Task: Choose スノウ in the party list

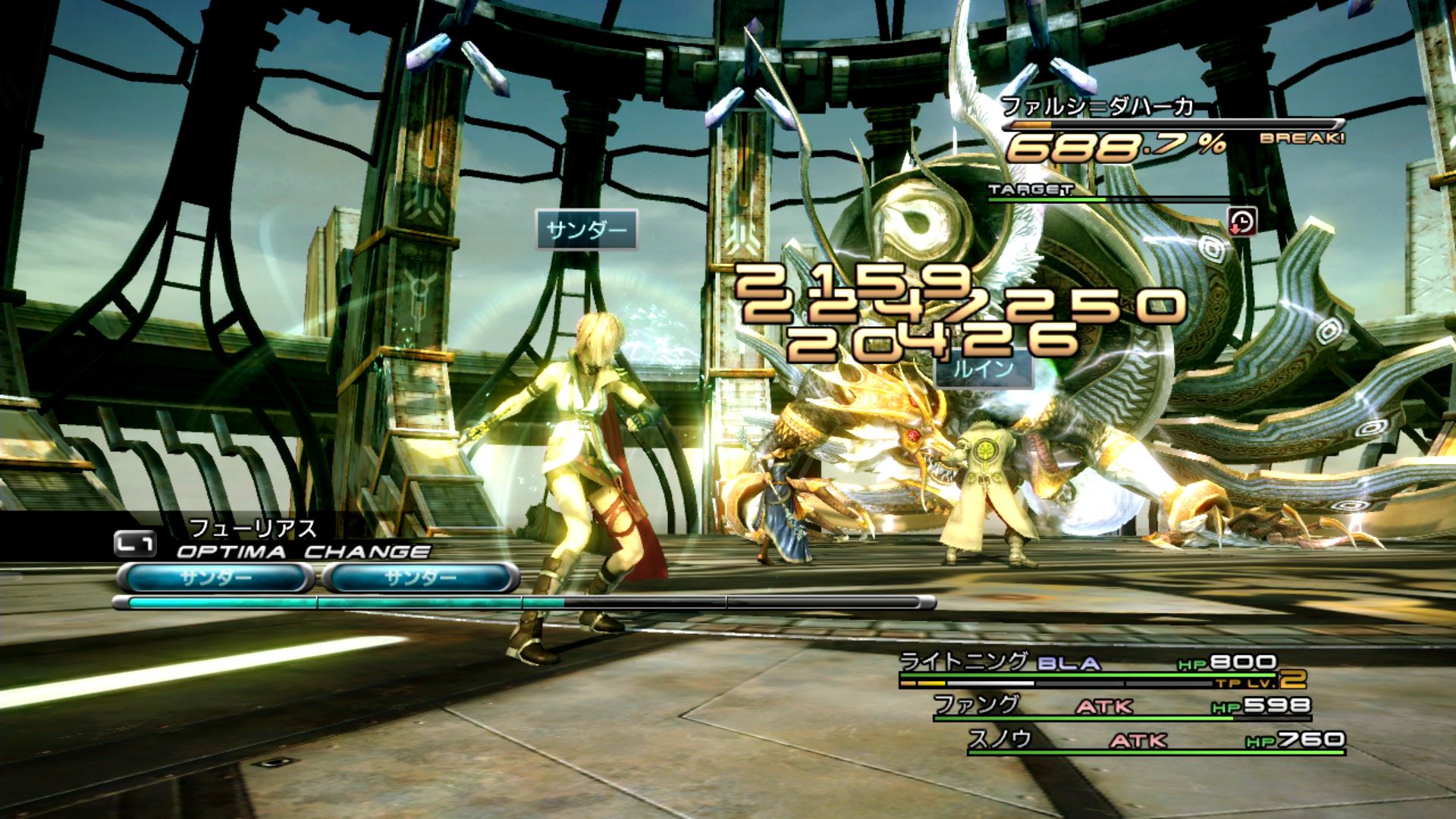Action: [1000, 739]
